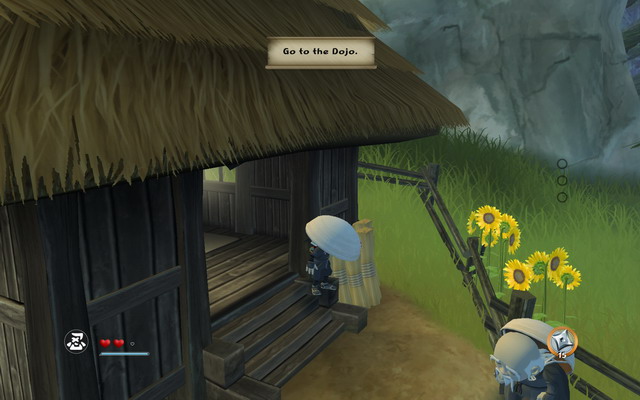Click the "Go to the Dojo" objective banner
This screenshot has width=640, height=400.
[321, 53]
